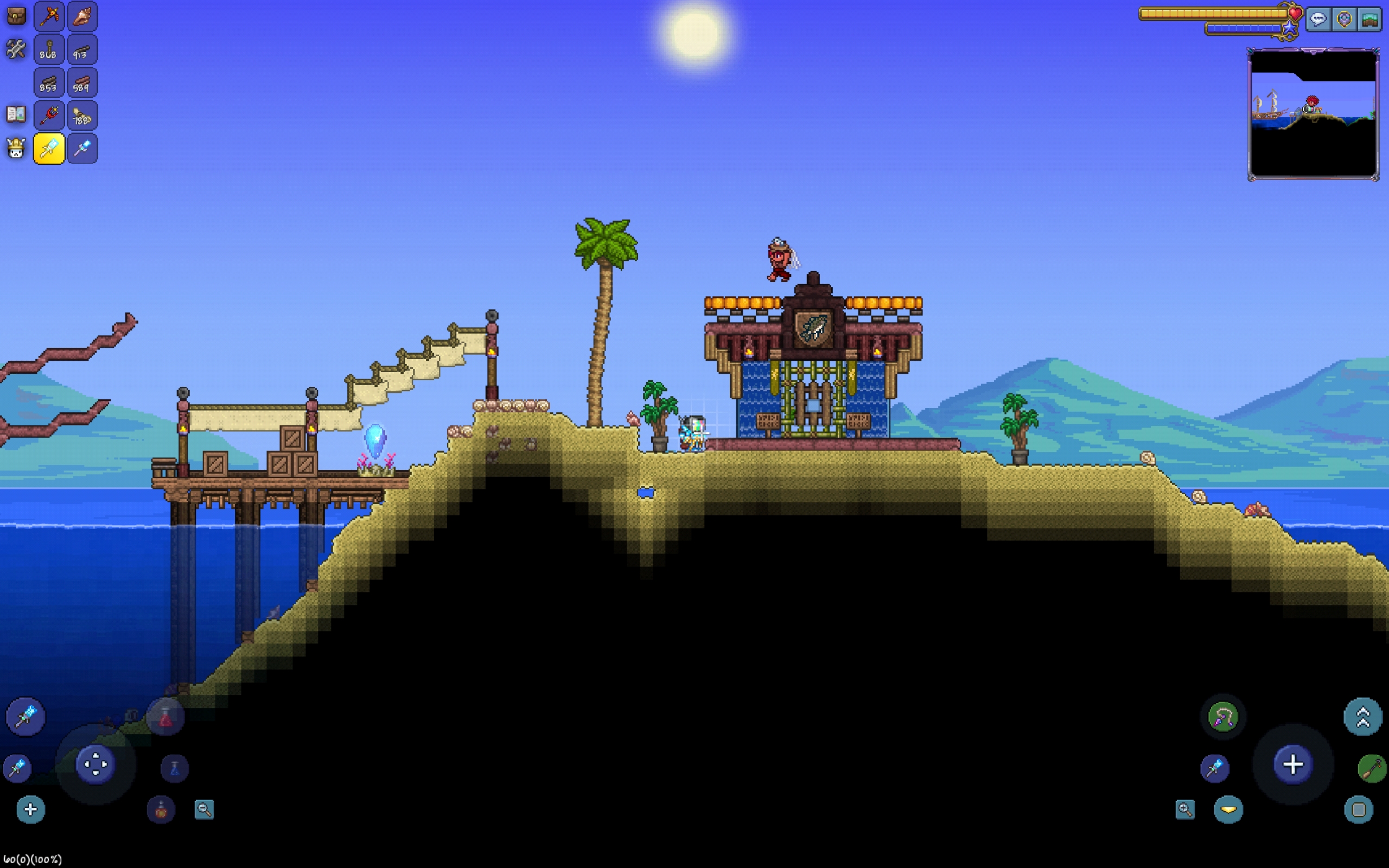Open the housing book icon
Screen dimensions: 1389x868
click(16, 115)
